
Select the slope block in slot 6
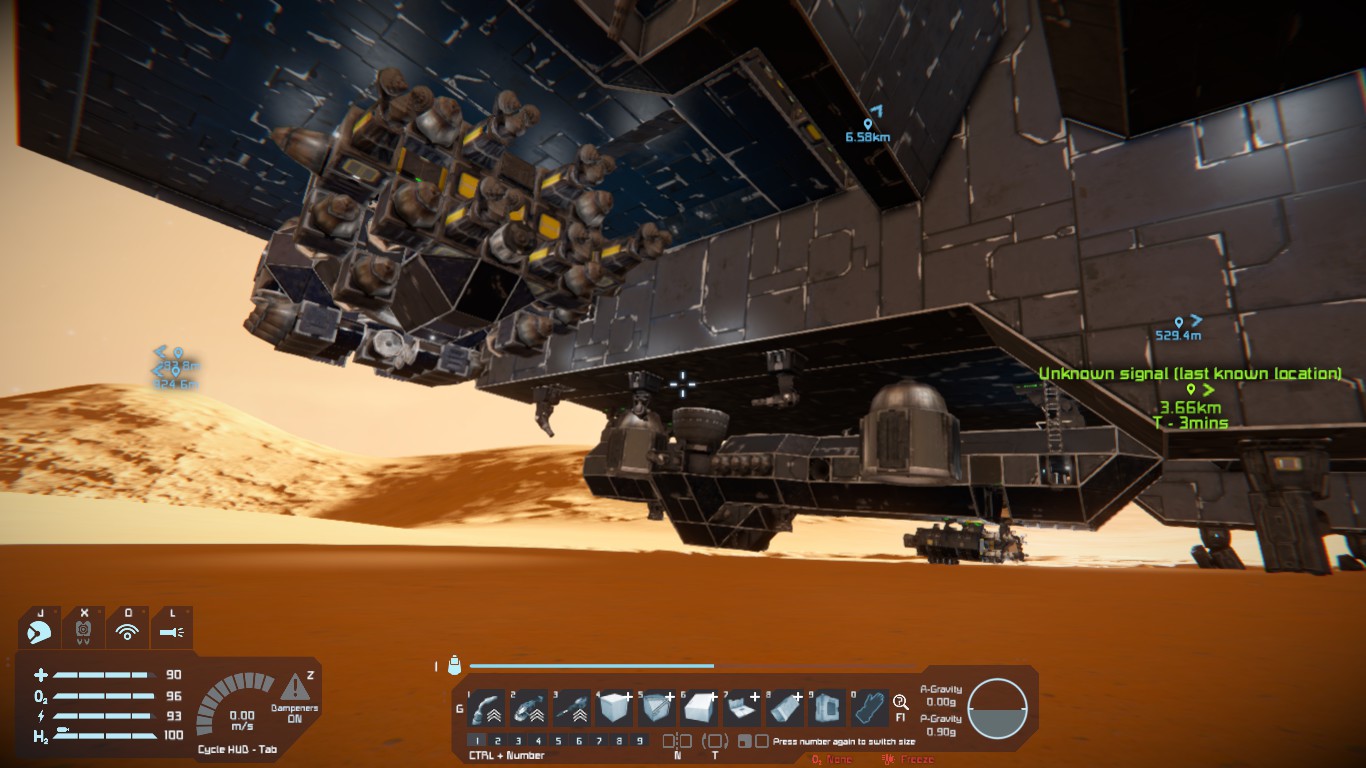(x=698, y=709)
